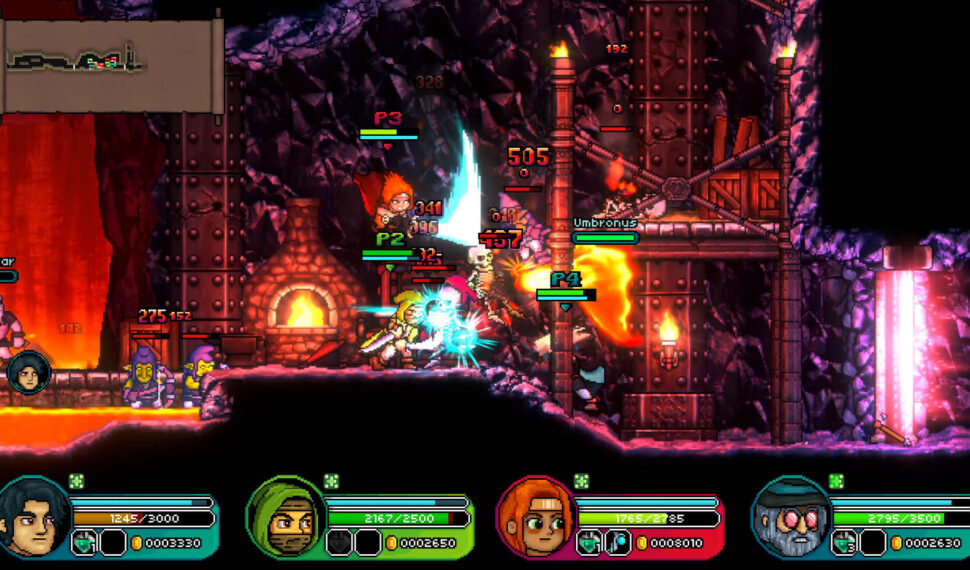Viewport: 970px width, 570px height.
Task: Click the offscreen ally face indicator
Action: point(28,371)
